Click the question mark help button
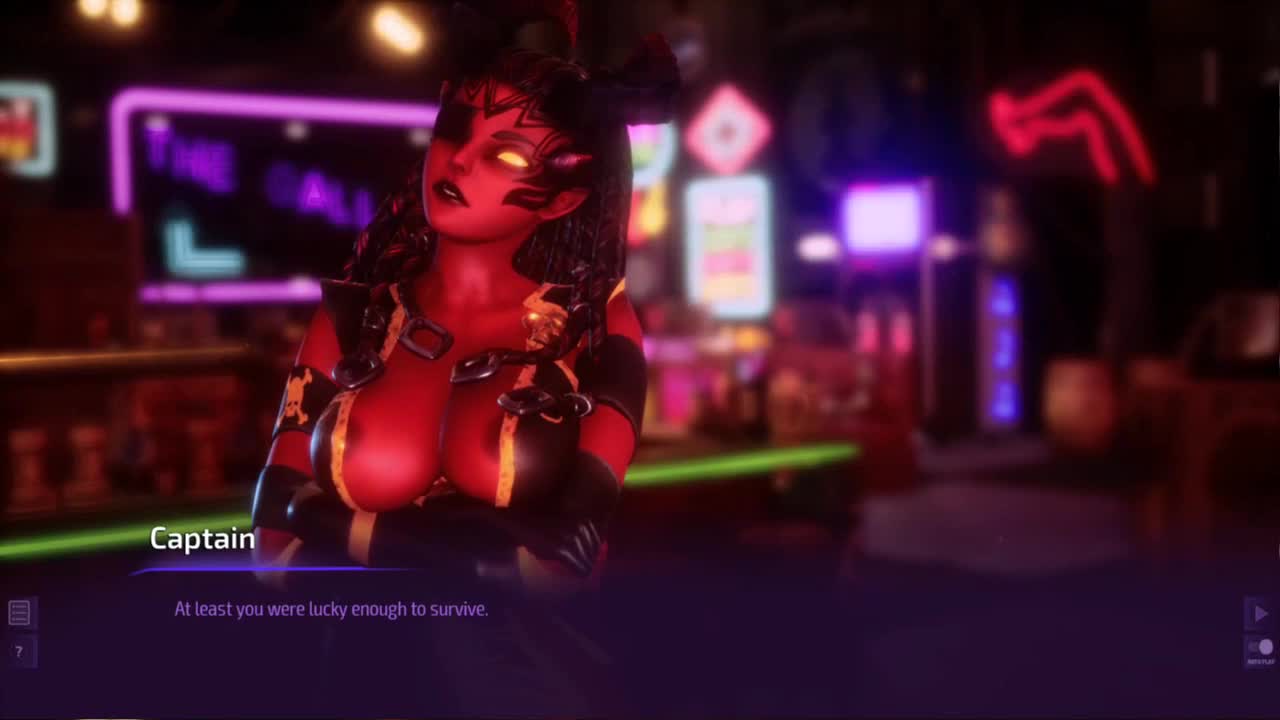Viewport: 1280px width, 720px height. pos(19,652)
